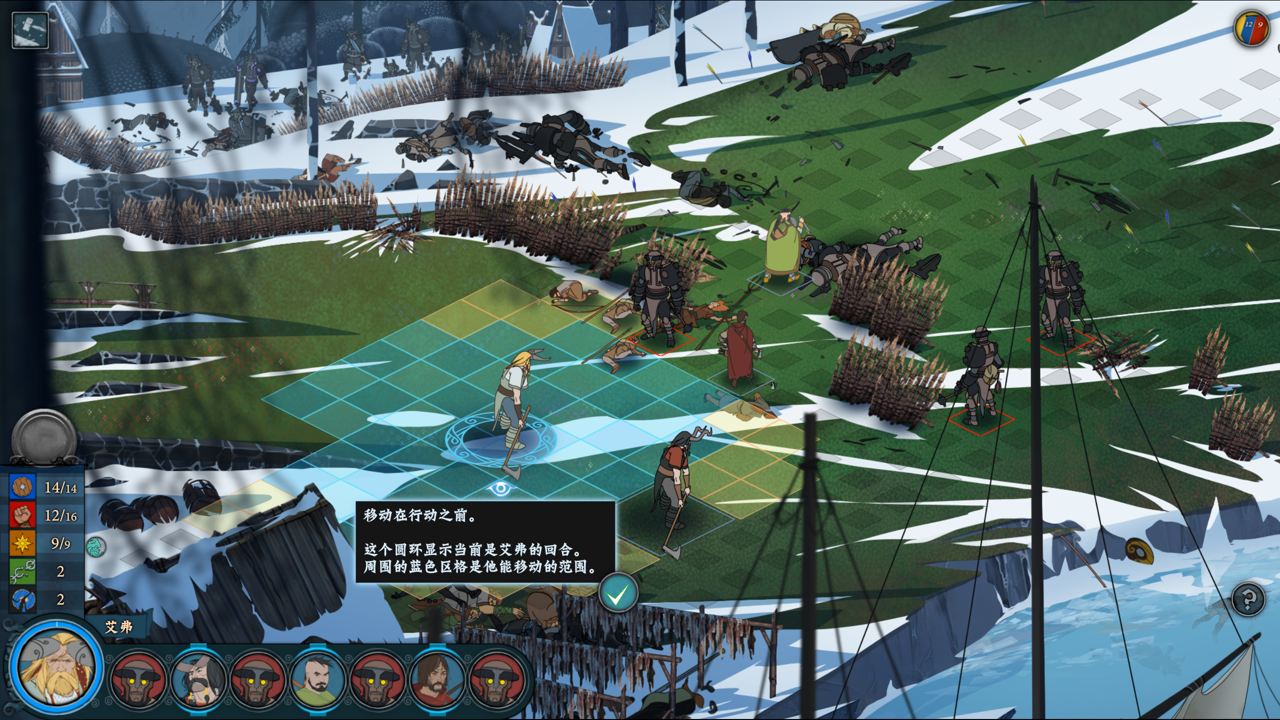Confirm the tutorial tip with the checkmark button
The image size is (1280, 720).
click(x=619, y=594)
